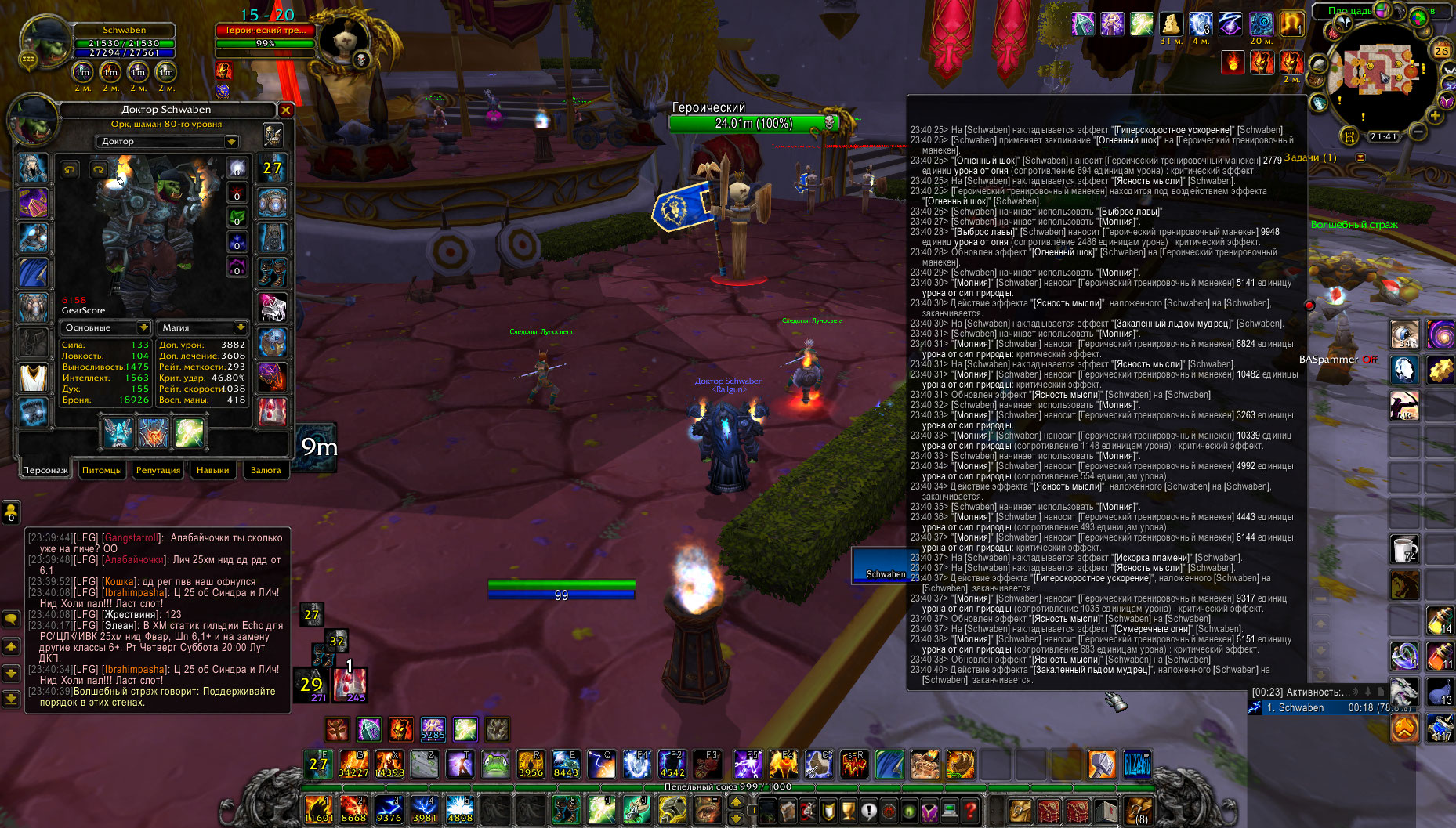
Task: Open the golden trophy achievements button
Action: [x=849, y=810]
